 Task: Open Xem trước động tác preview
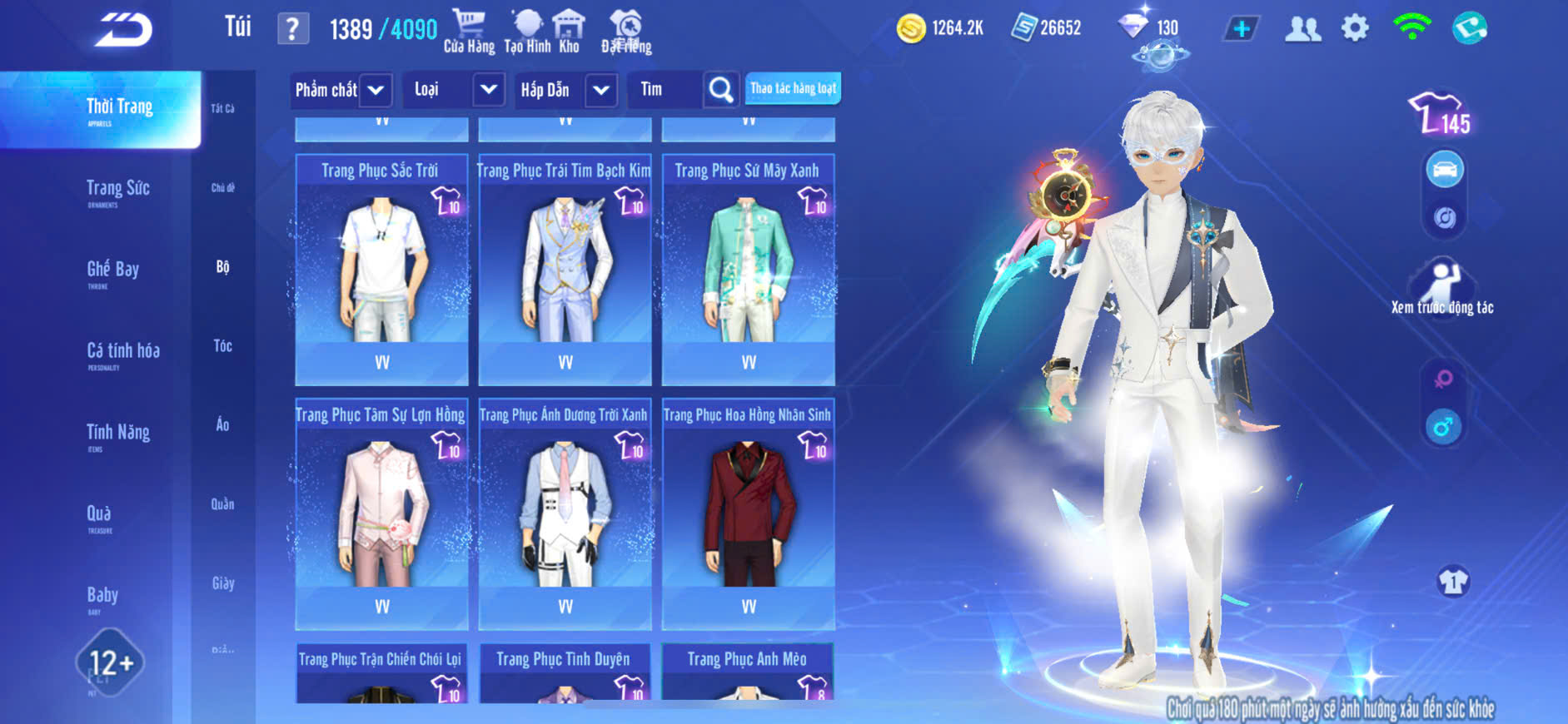[1442, 287]
